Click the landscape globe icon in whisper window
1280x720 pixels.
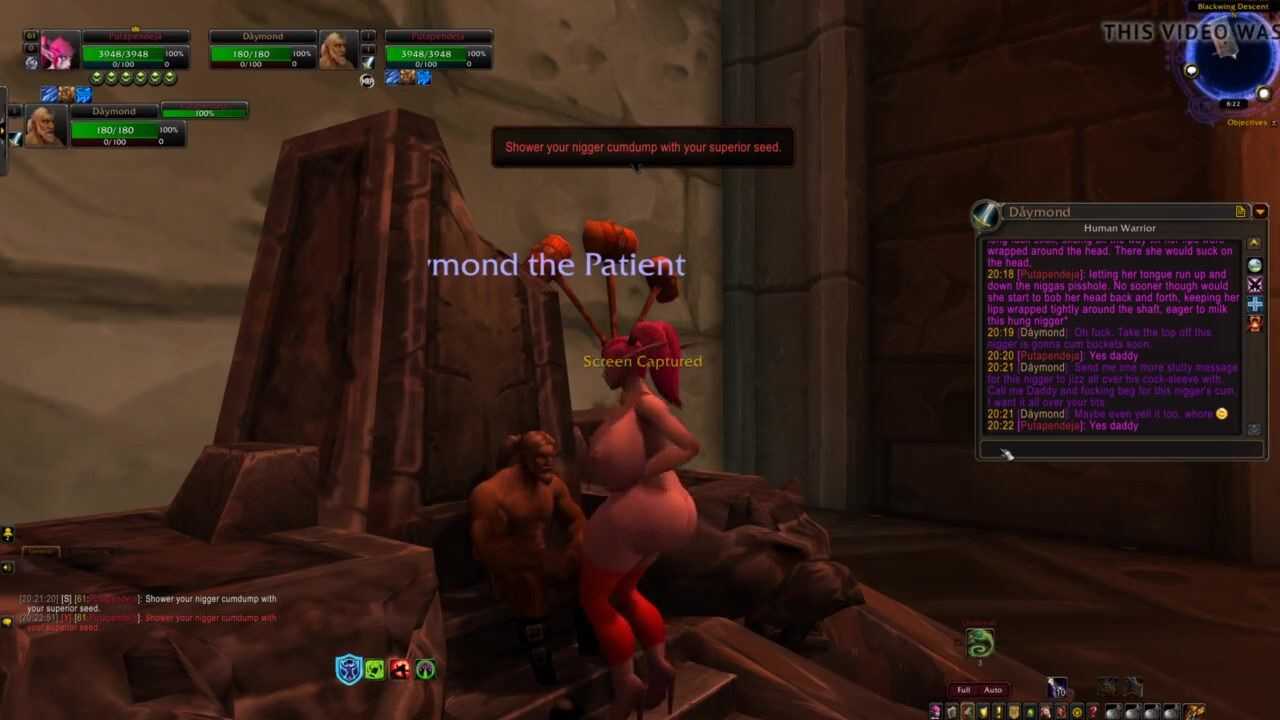(x=1255, y=266)
